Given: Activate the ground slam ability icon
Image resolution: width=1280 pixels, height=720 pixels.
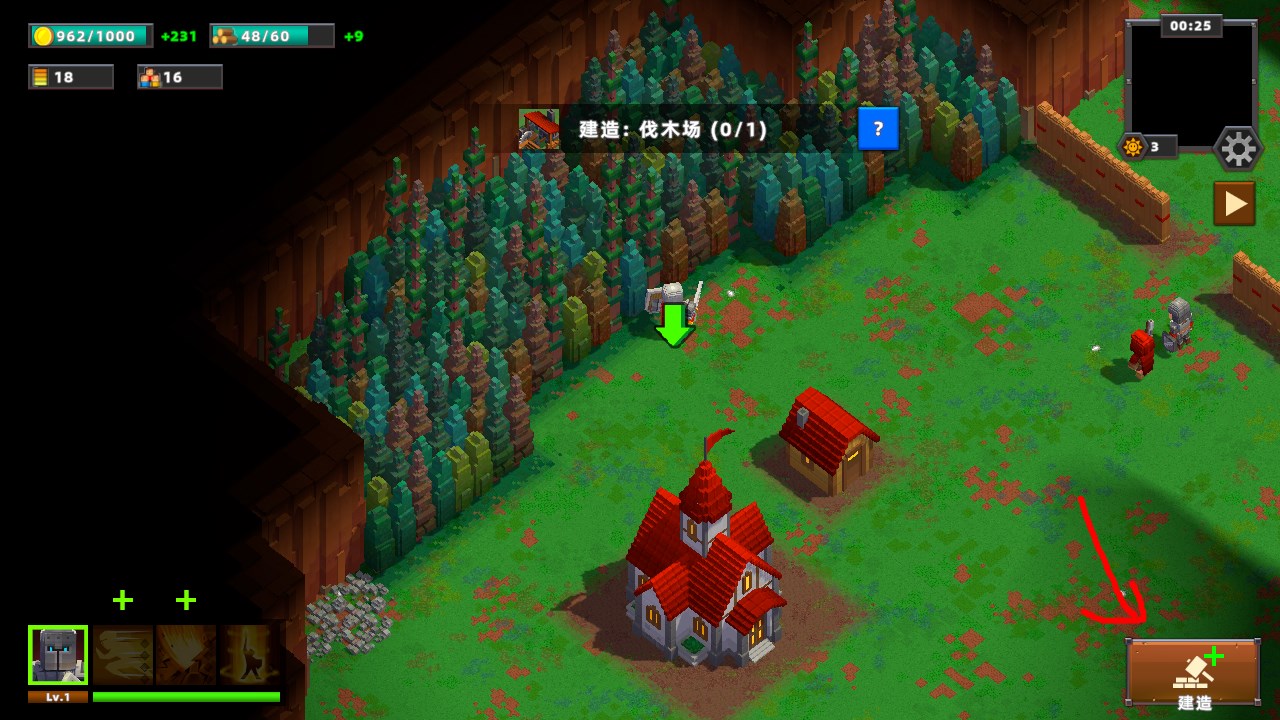Looking at the screenshot, I should 186,655.
